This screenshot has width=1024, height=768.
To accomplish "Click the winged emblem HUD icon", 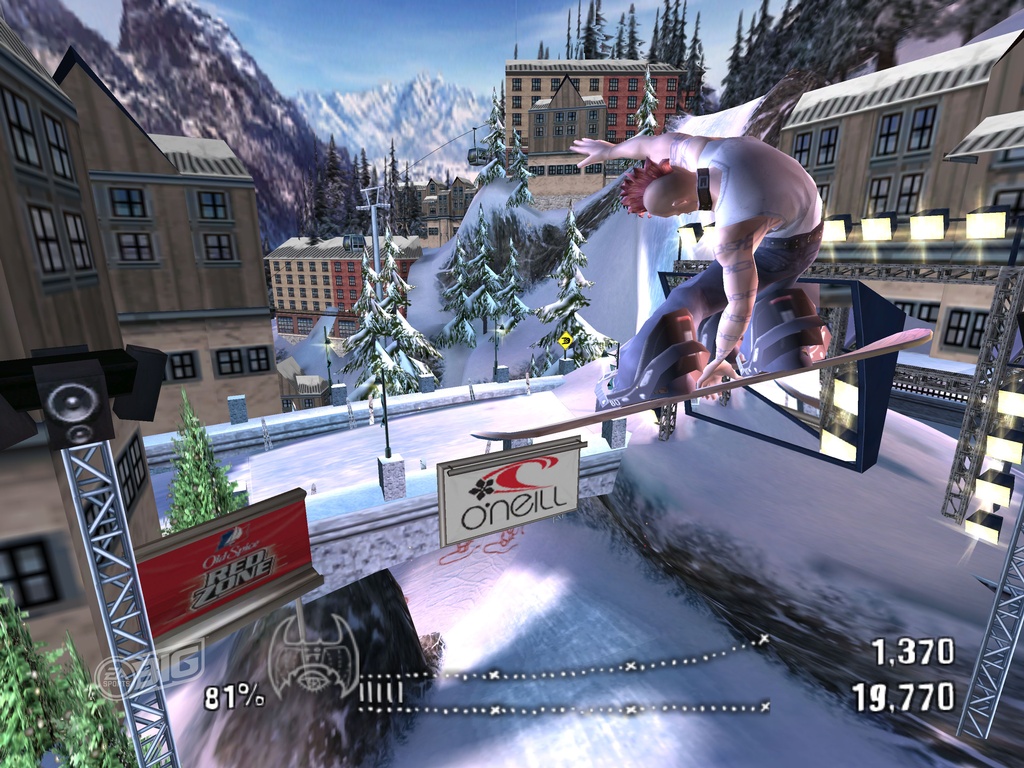I will tap(312, 656).
